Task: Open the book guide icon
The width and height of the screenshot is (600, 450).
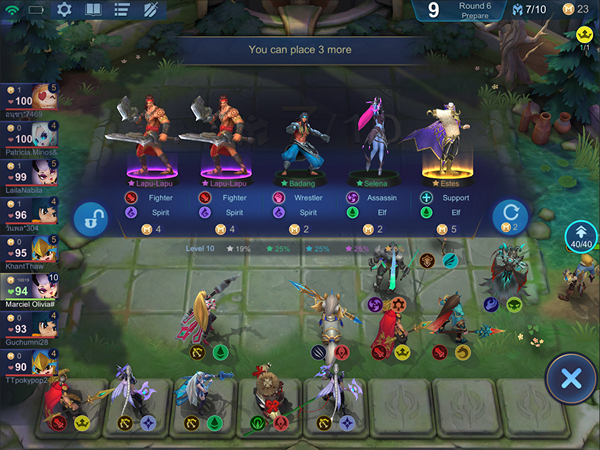Action: [92, 10]
